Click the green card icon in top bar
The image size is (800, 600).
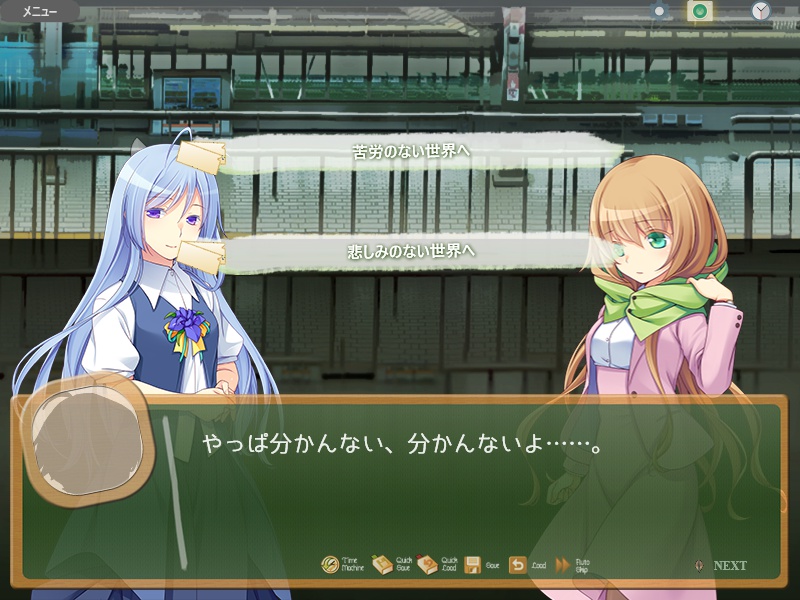click(x=700, y=11)
